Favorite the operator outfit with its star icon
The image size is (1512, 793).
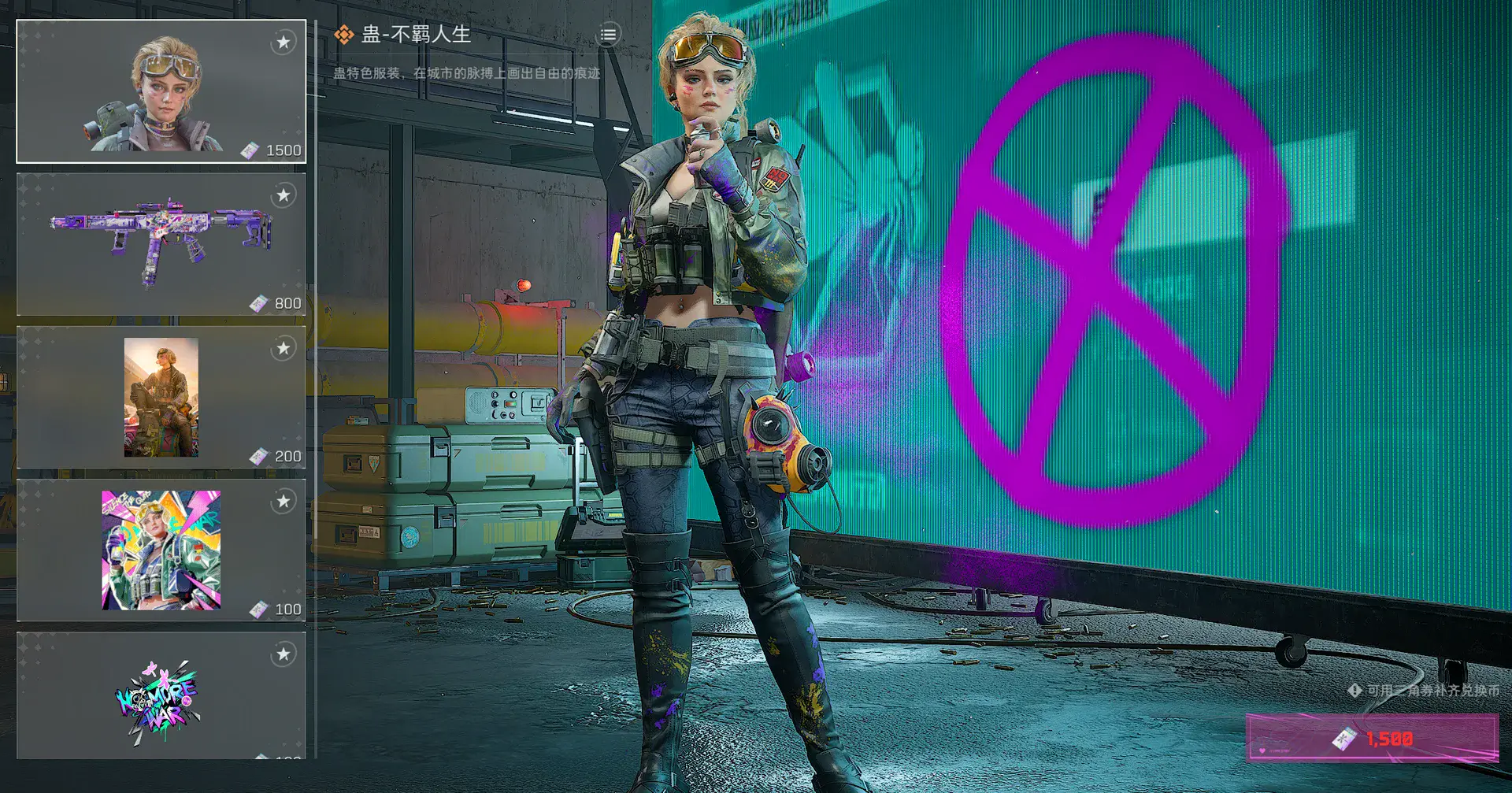pyautogui.click(x=283, y=42)
